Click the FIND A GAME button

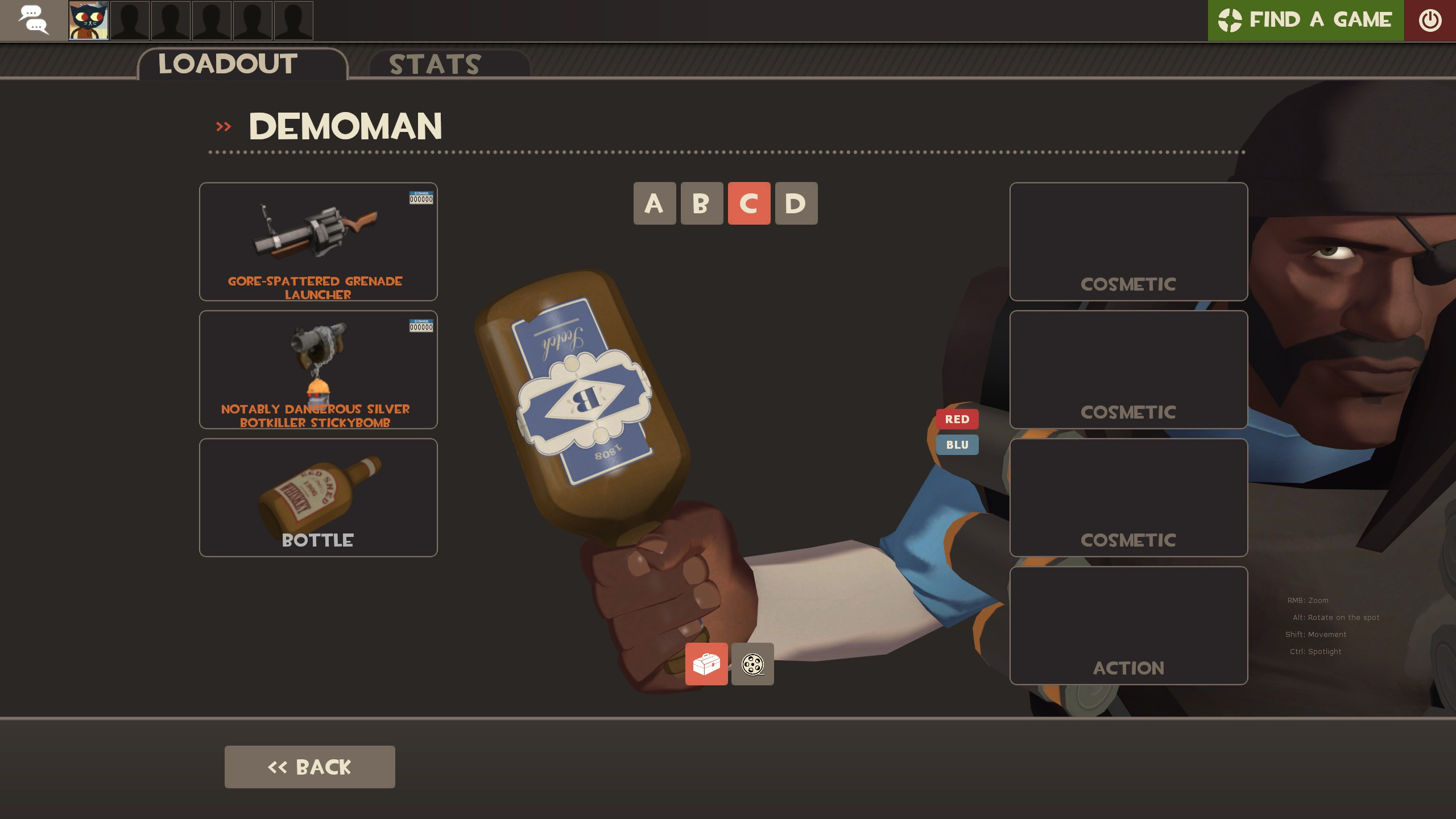click(x=1306, y=20)
